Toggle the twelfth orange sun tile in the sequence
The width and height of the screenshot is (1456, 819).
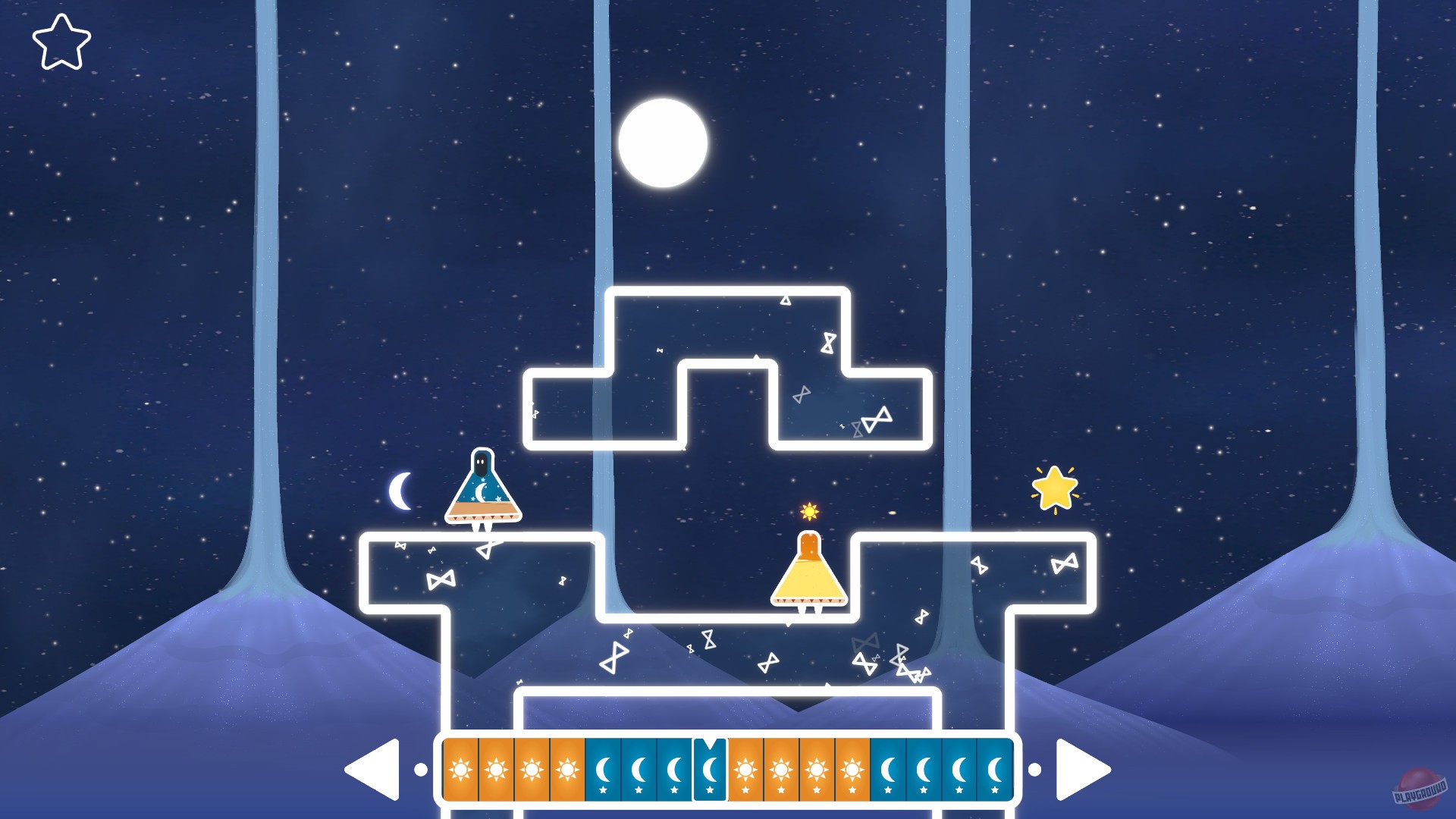point(852,769)
